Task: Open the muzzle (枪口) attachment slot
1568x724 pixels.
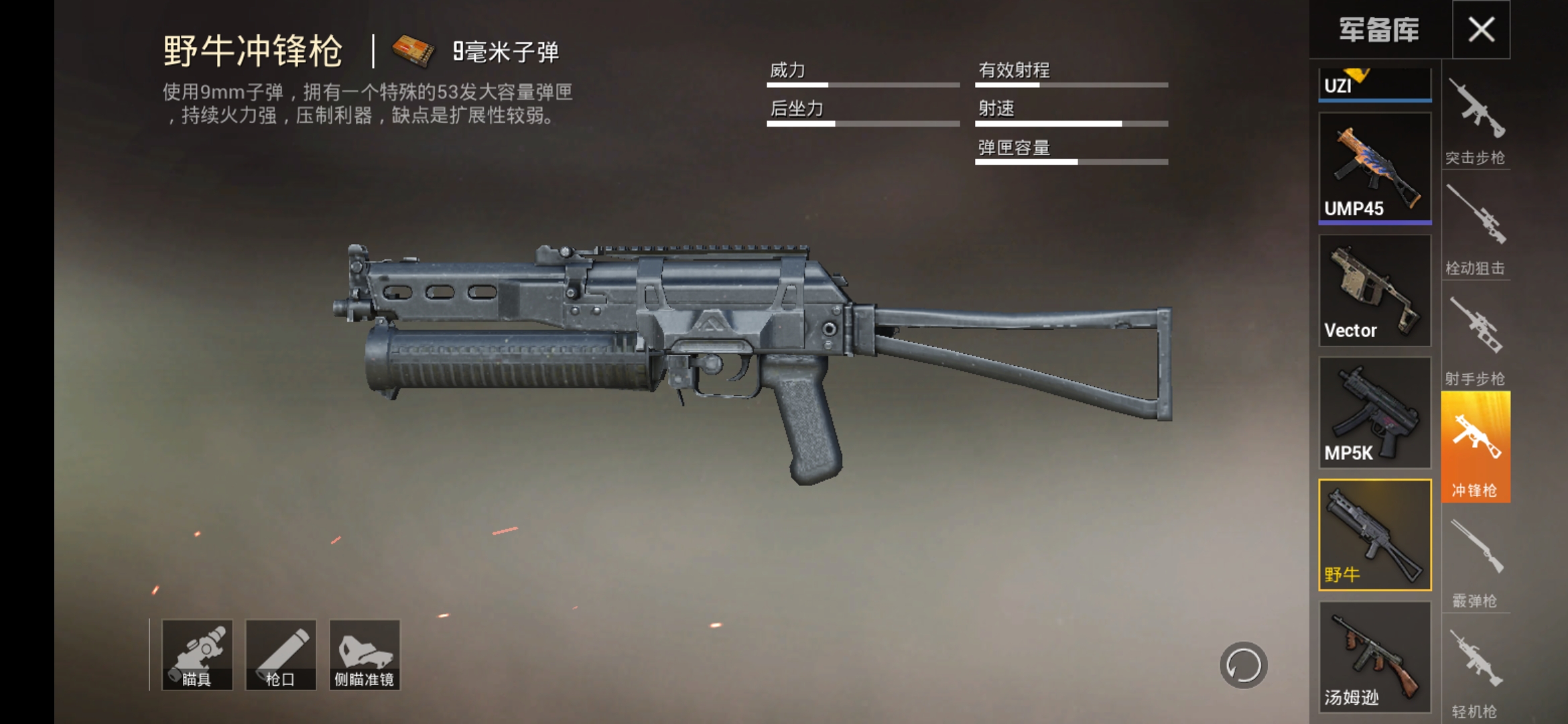Action: [x=279, y=654]
